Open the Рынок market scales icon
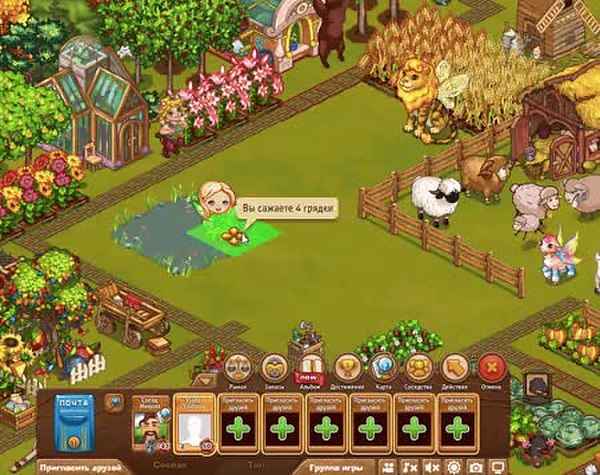This screenshot has width=600, height=475. (x=236, y=368)
